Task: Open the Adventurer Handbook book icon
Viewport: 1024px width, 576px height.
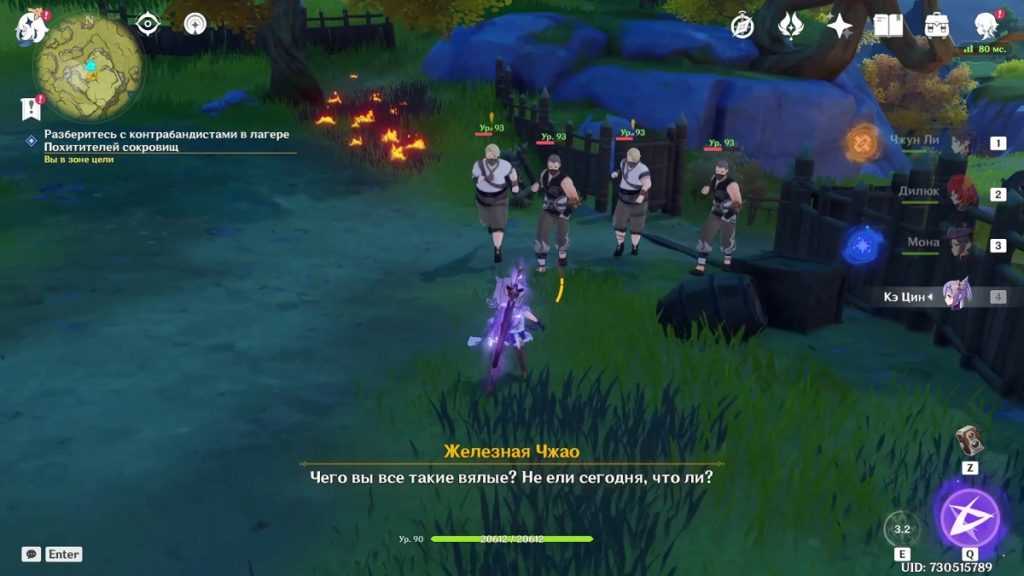Action: click(888, 26)
